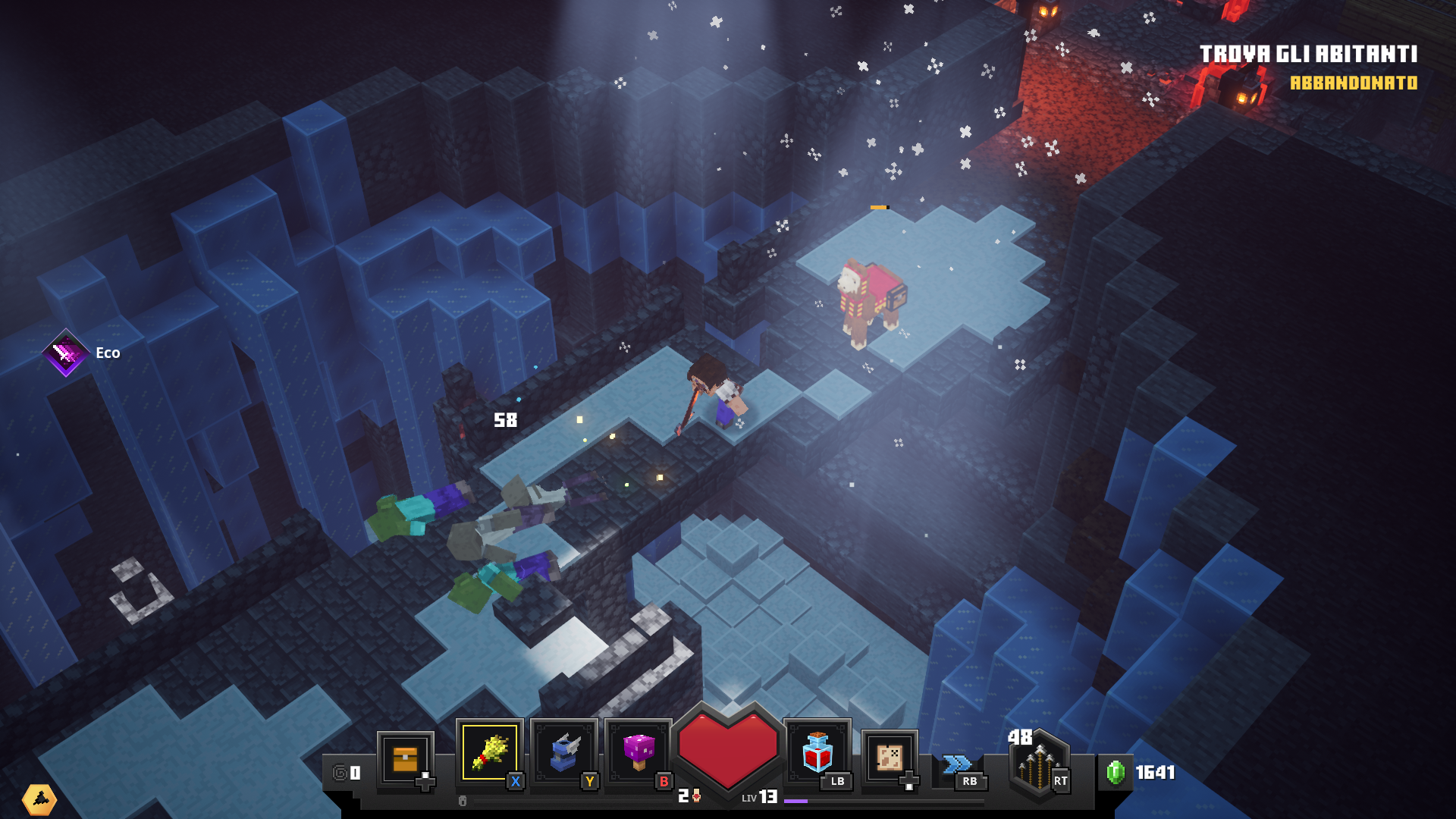Click the arrow counter label 48
The width and height of the screenshot is (1456, 819).
pyautogui.click(x=1019, y=736)
